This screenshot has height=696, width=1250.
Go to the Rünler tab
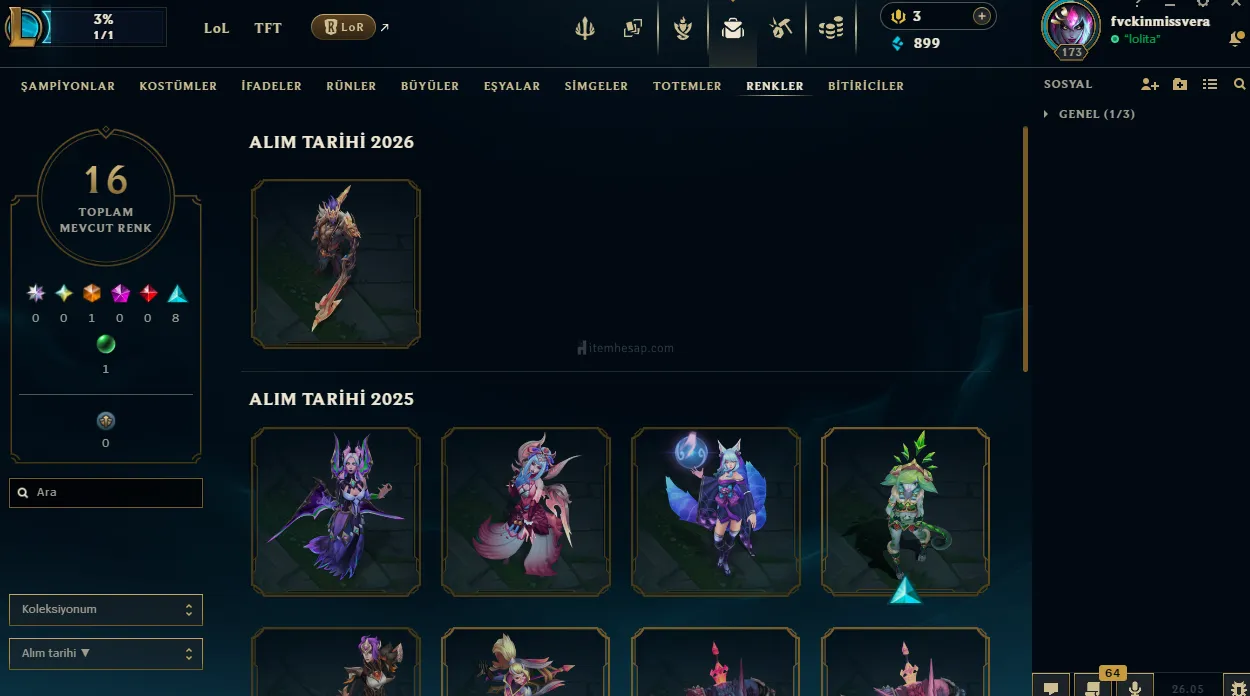coord(351,86)
